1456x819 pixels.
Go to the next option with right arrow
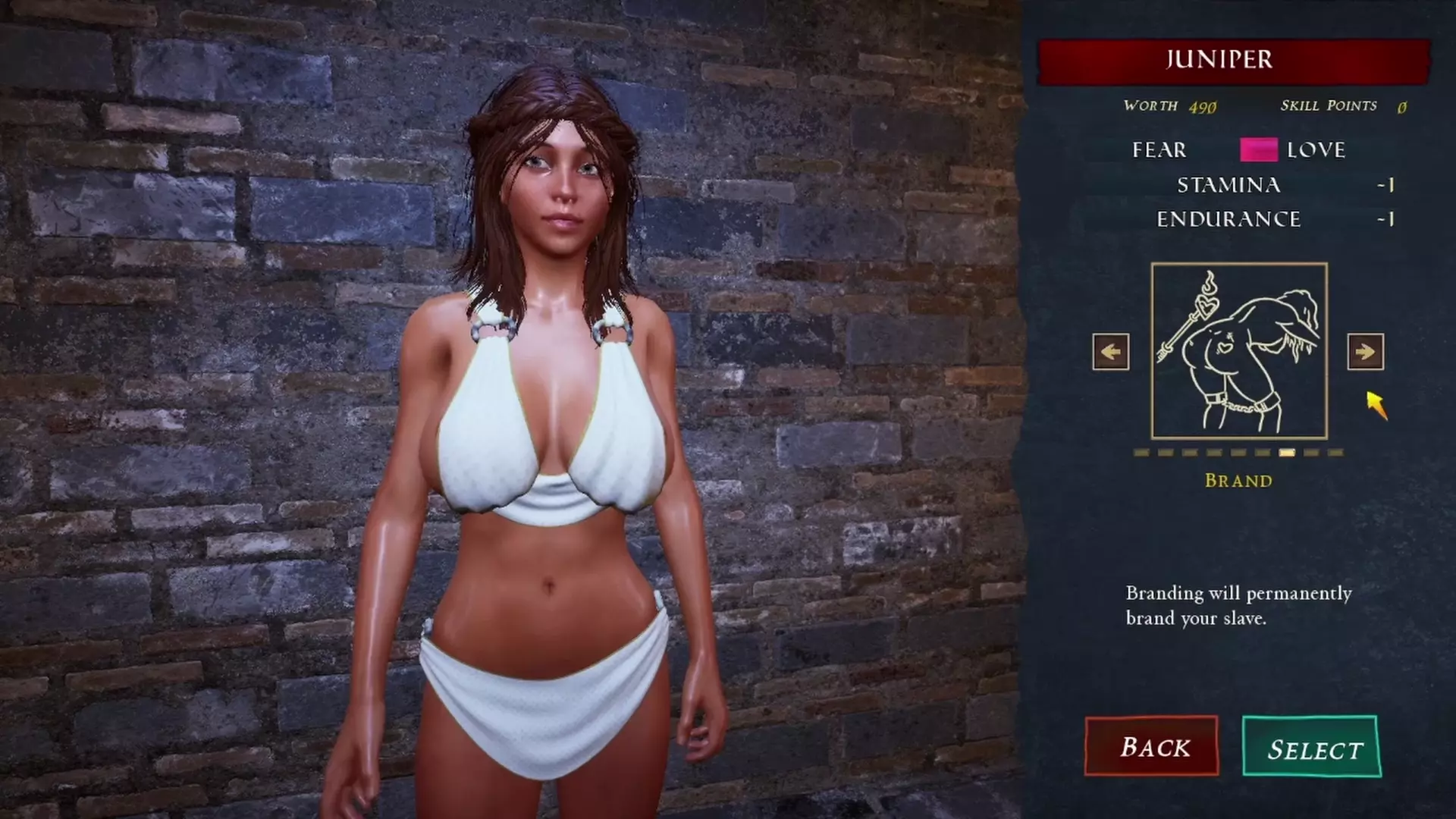[1365, 352]
